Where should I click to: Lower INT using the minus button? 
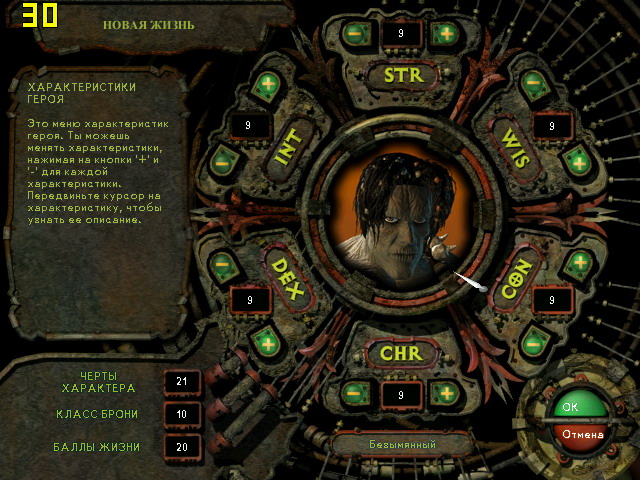222,160
